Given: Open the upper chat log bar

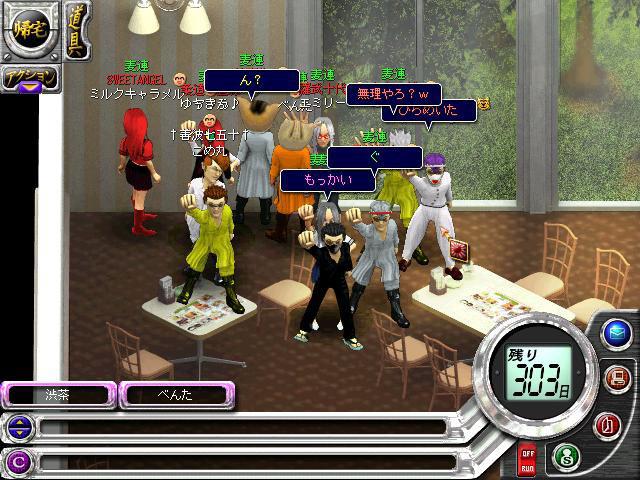Looking at the screenshot, I should (x=240, y=428).
